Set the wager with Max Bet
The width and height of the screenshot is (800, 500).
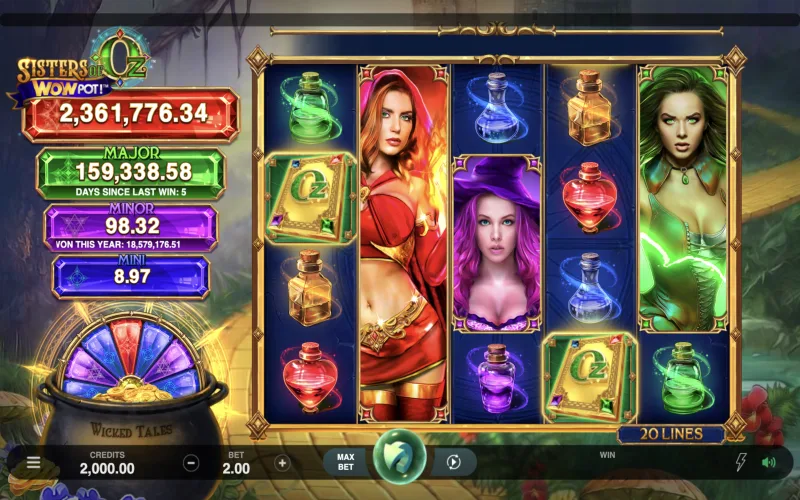[345, 462]
